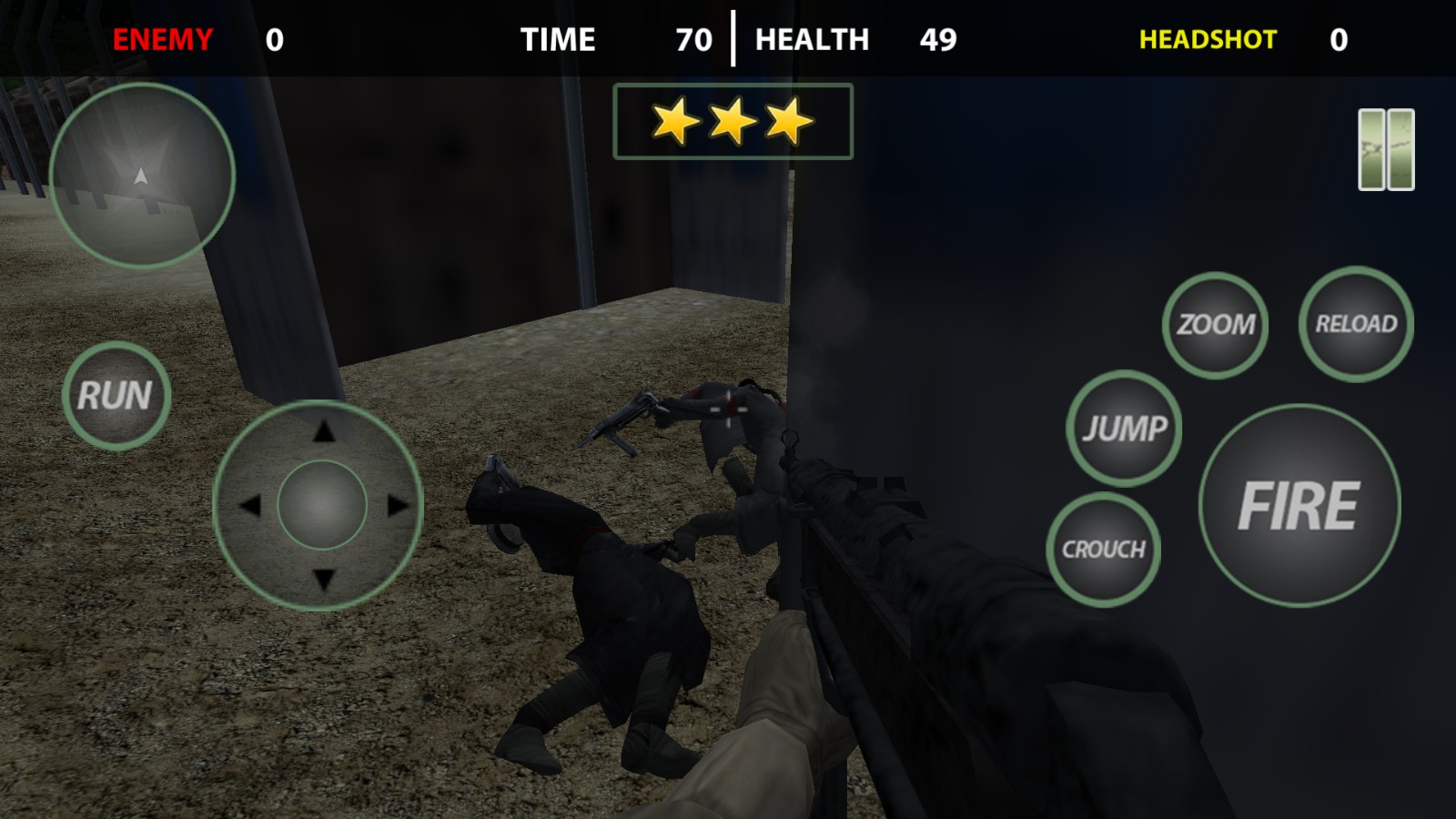The image size is (1456, 819).
Task: Tap the HEADSHOT counter label
Action: click(1208, 40)
